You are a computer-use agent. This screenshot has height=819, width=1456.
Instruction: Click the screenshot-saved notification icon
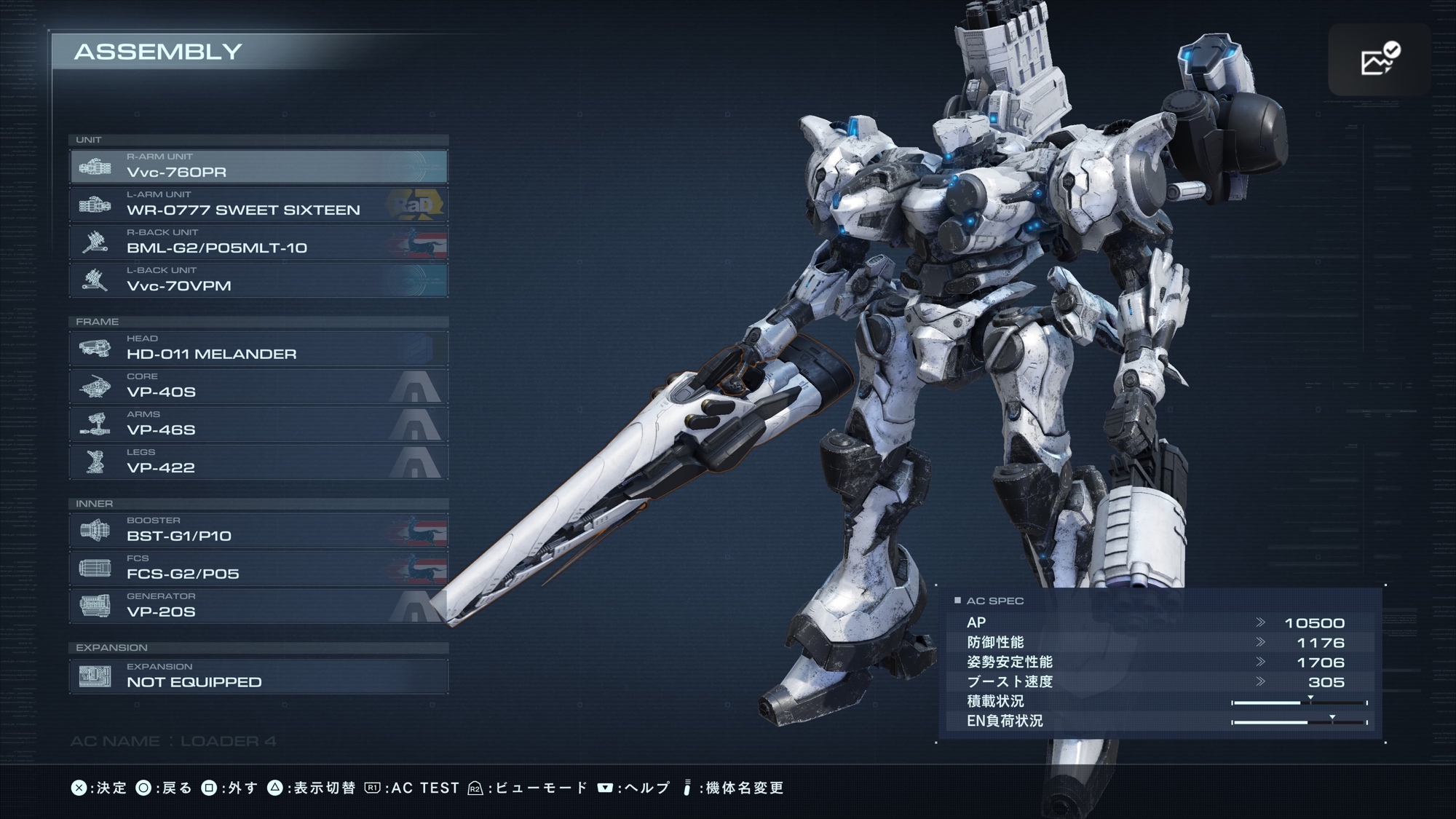(x=1380, y=60)
